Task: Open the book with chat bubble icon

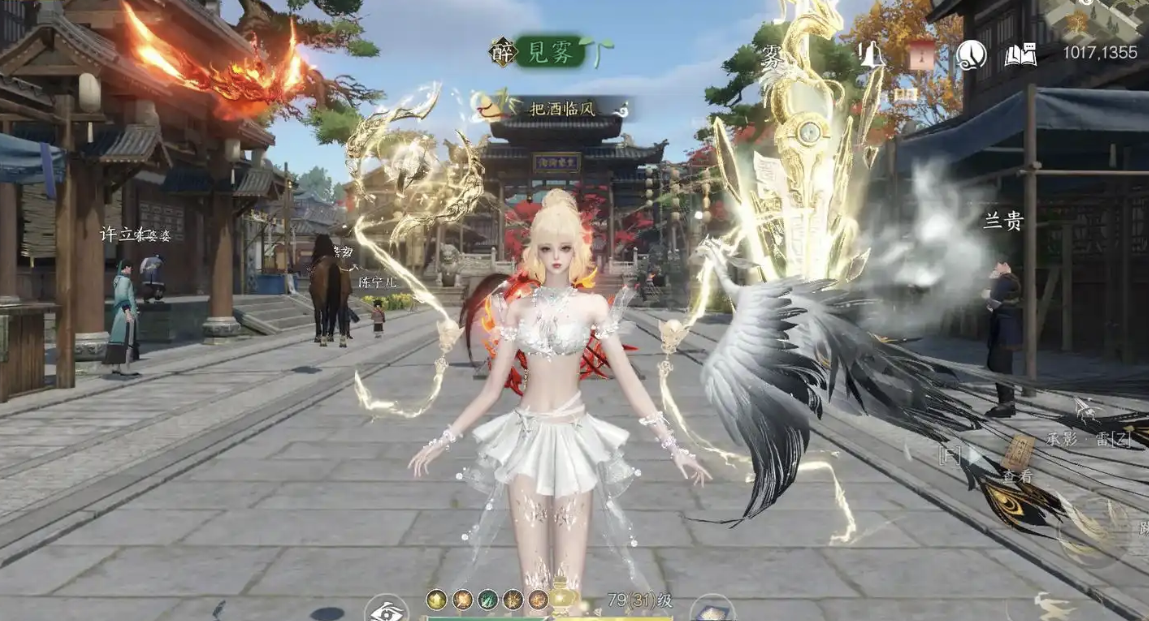Action: coord(1020,55)
